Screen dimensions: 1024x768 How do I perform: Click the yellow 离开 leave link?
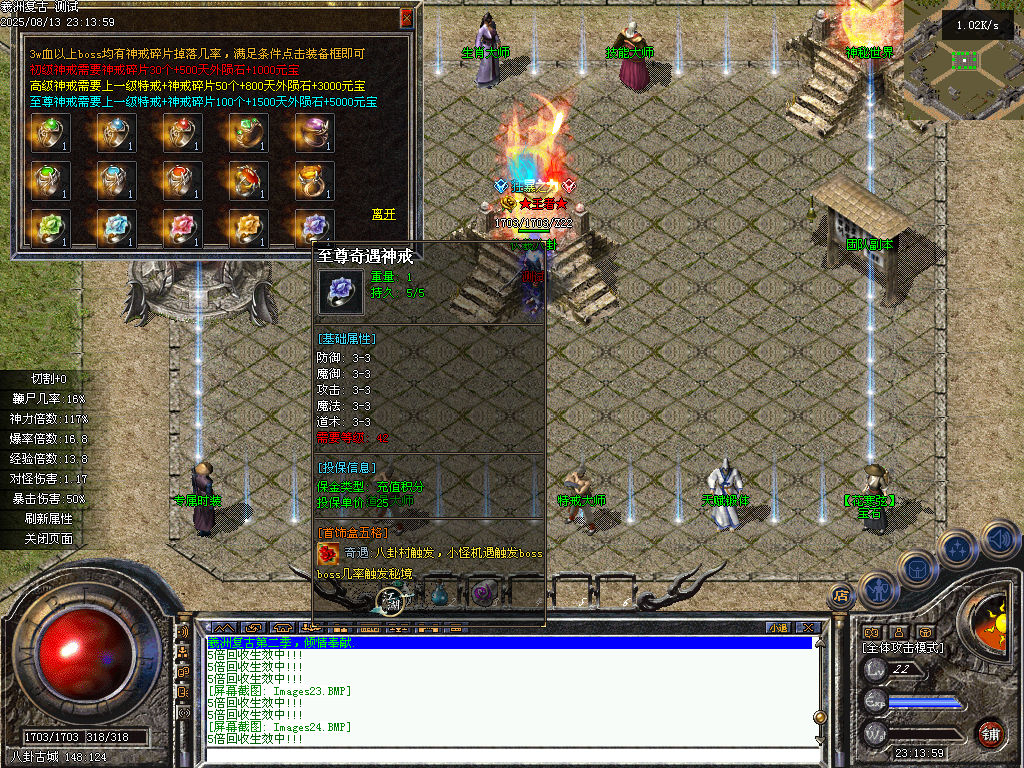click(383, 214)
